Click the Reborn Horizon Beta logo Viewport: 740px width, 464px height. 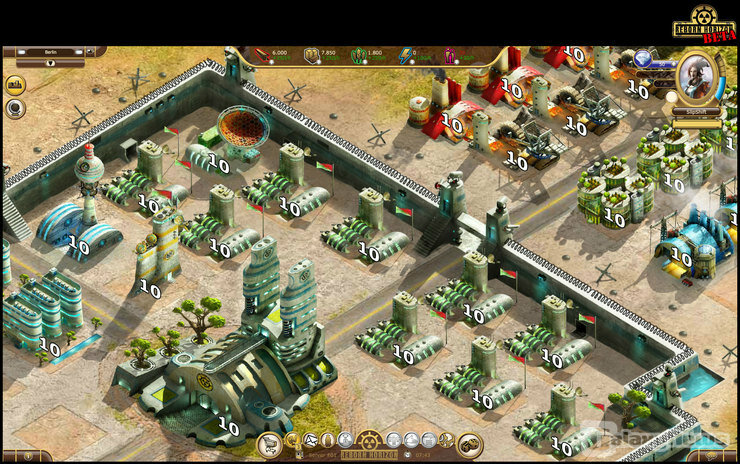[x=704, y=24]
